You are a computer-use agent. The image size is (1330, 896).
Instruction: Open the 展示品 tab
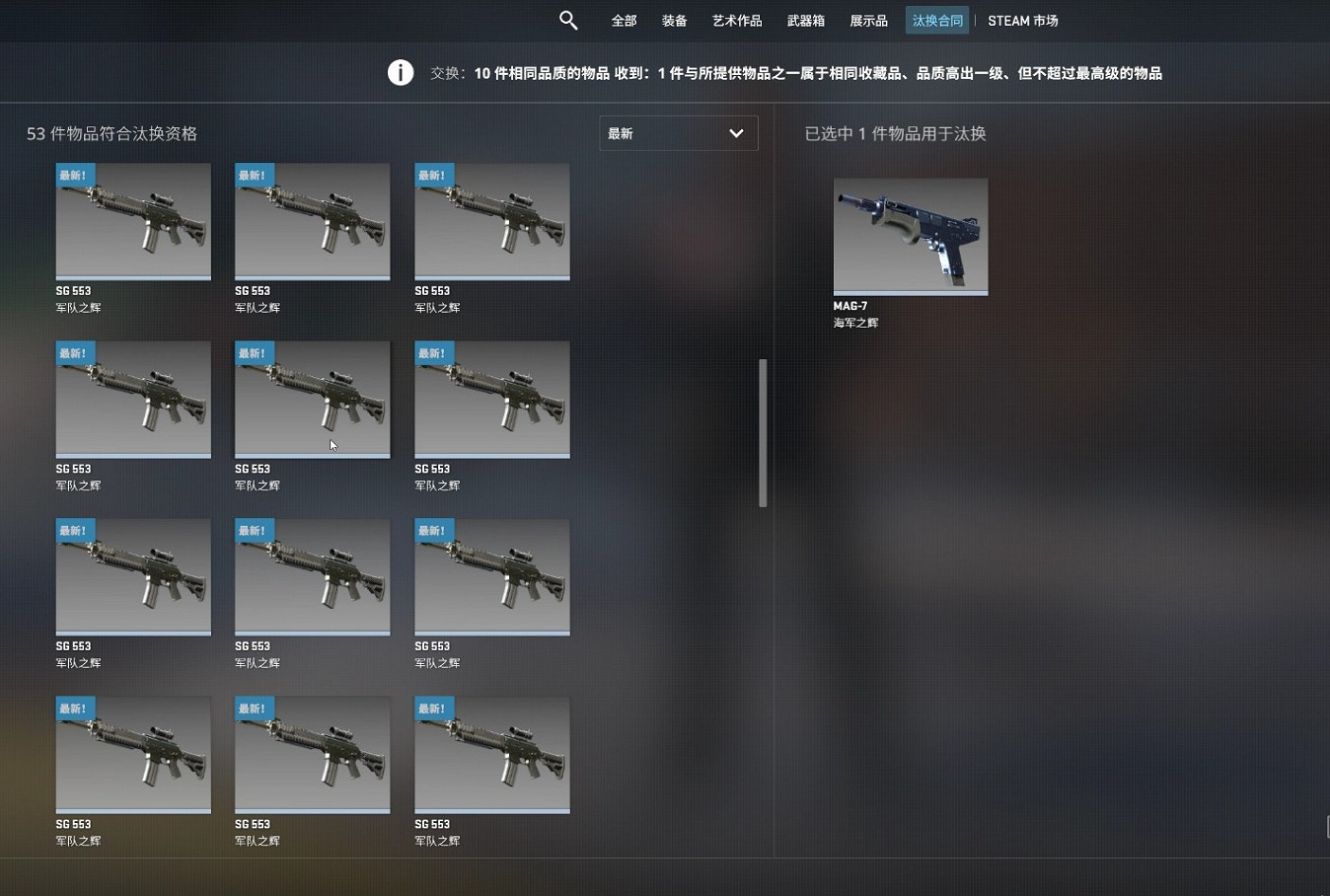[867, 20]
